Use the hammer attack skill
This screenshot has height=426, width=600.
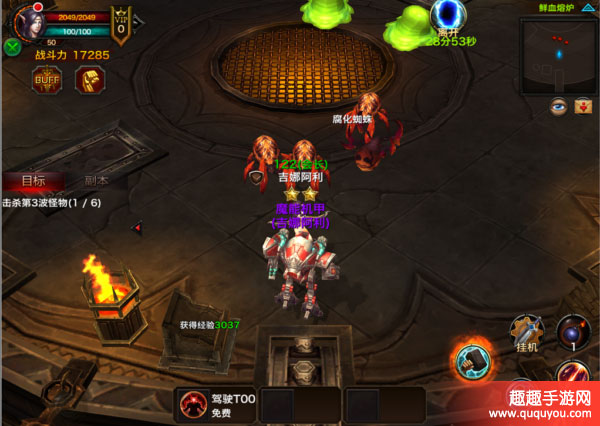[473, 361]
